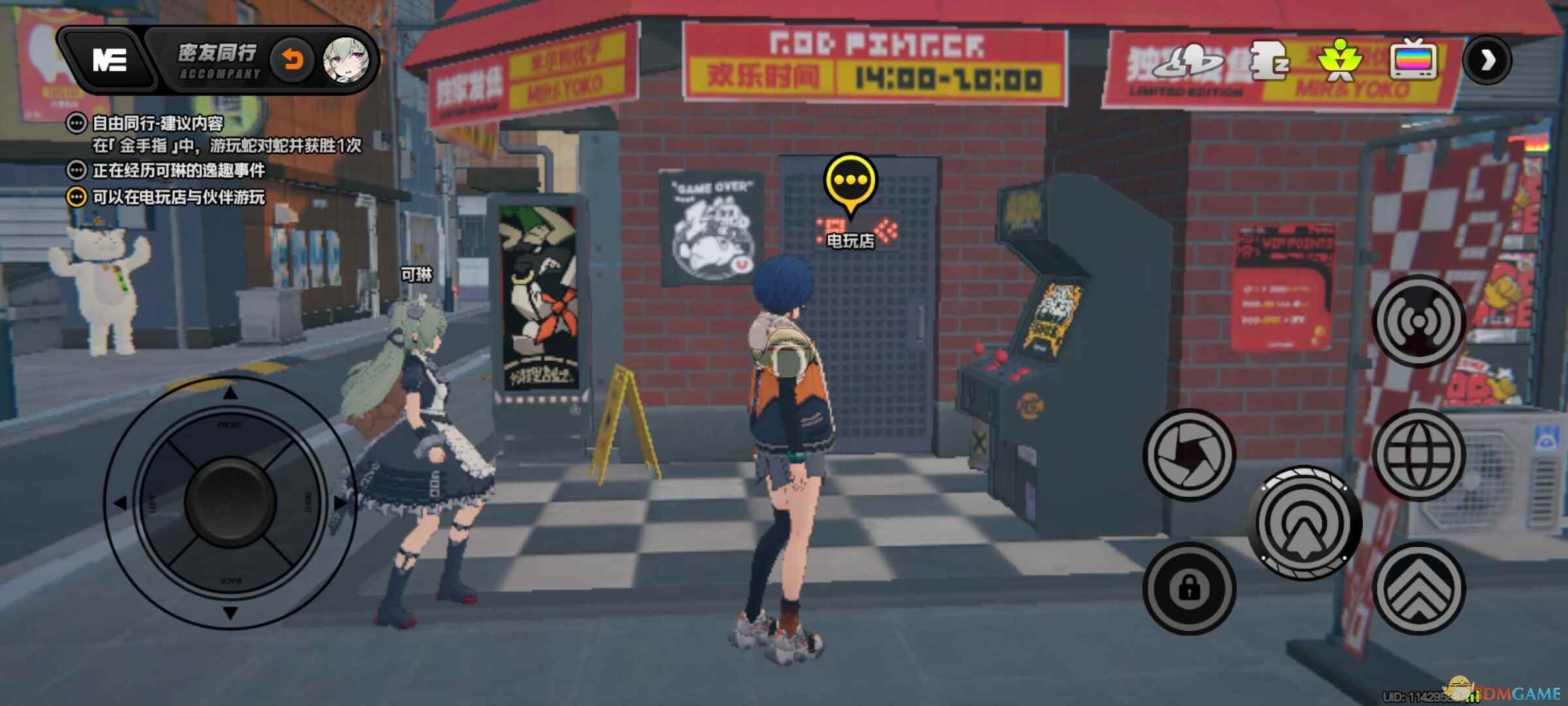Tap the 电玩店 speech bubble marker
This screenshot has height=706, width=1568.
coord(850,181)
